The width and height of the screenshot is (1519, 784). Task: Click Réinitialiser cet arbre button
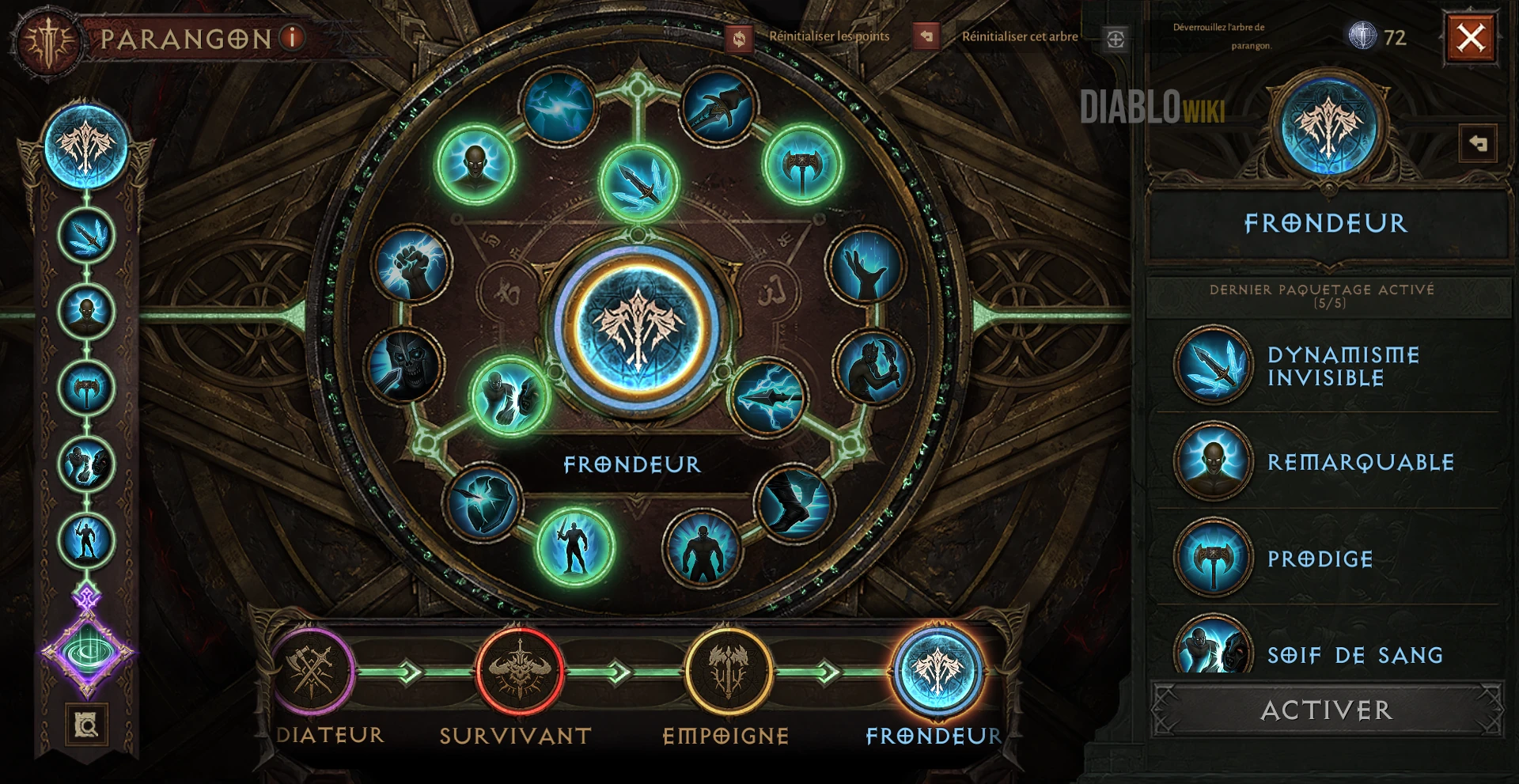[1019, 36]
